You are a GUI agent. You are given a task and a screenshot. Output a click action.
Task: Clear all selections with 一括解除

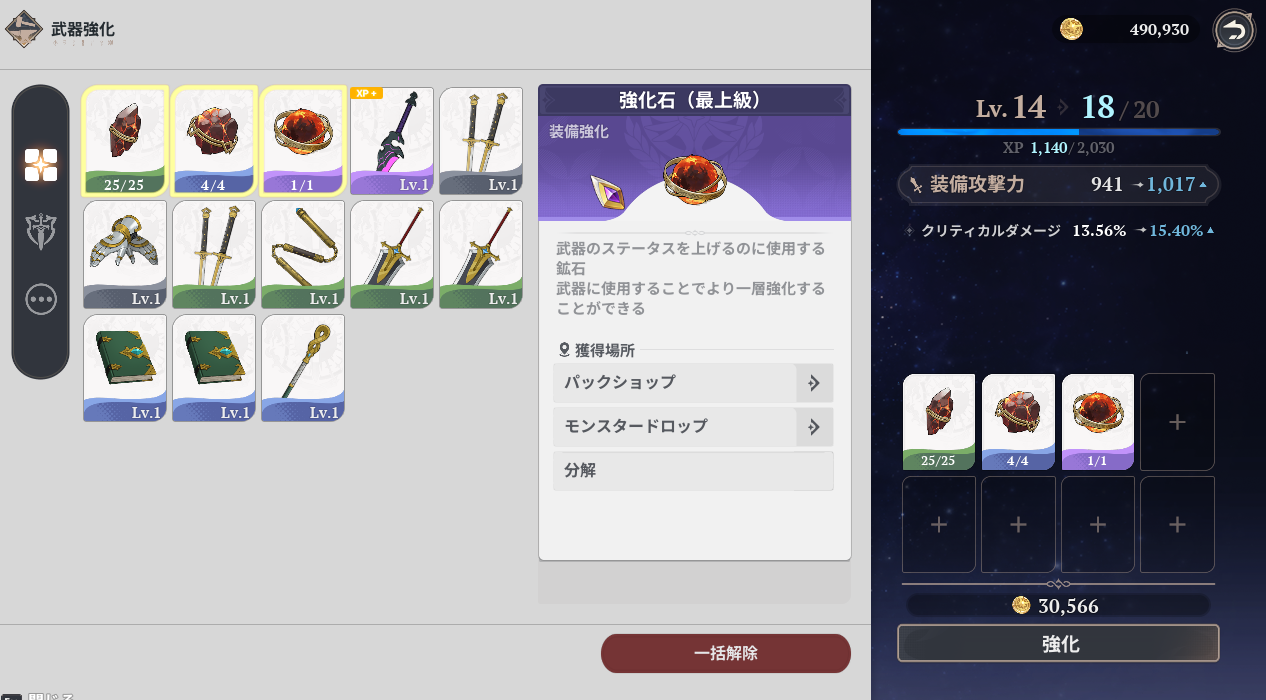(x=725, y=653)
